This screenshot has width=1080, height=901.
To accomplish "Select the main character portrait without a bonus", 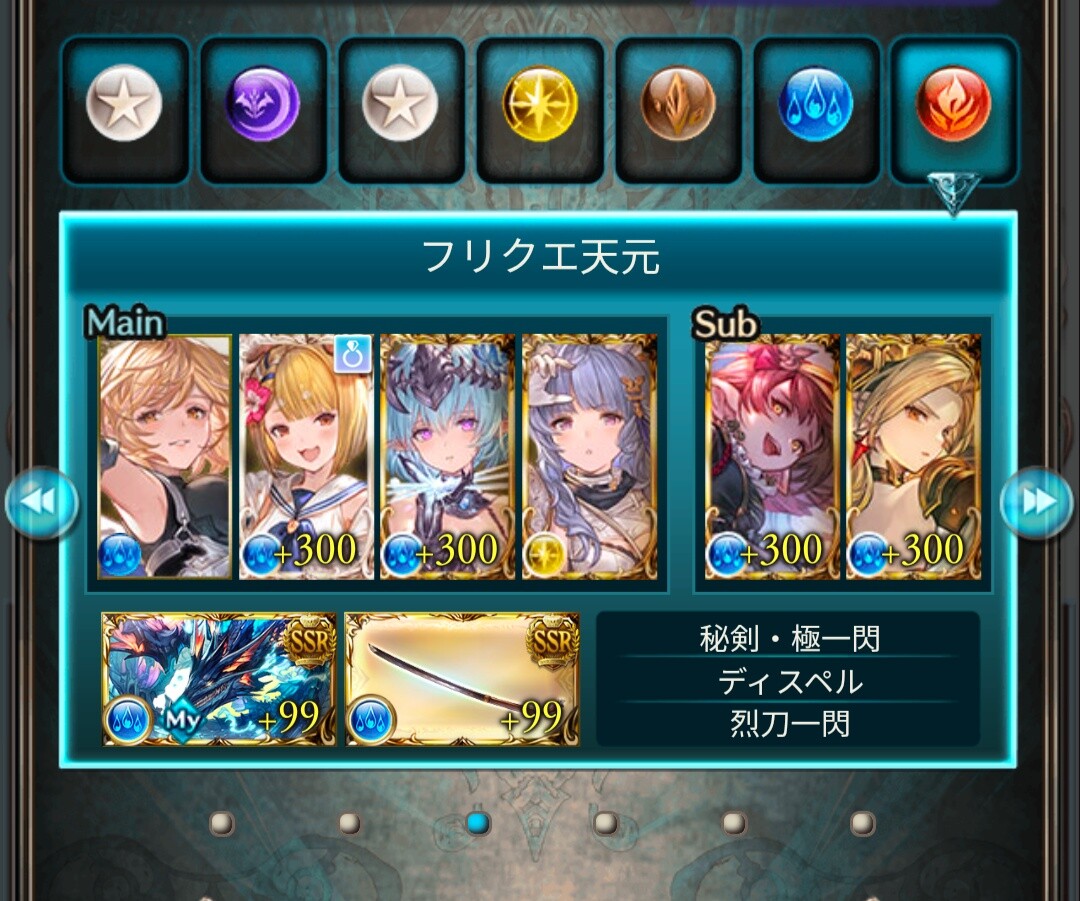I will click(165, 457).
